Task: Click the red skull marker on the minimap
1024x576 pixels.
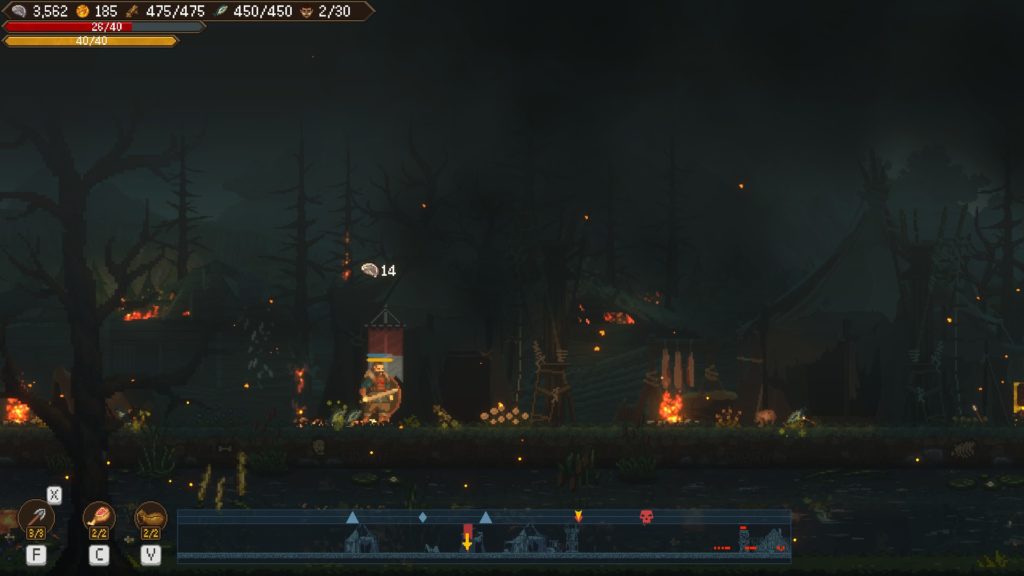Action: pyautogui.click(x=646, y=517)
